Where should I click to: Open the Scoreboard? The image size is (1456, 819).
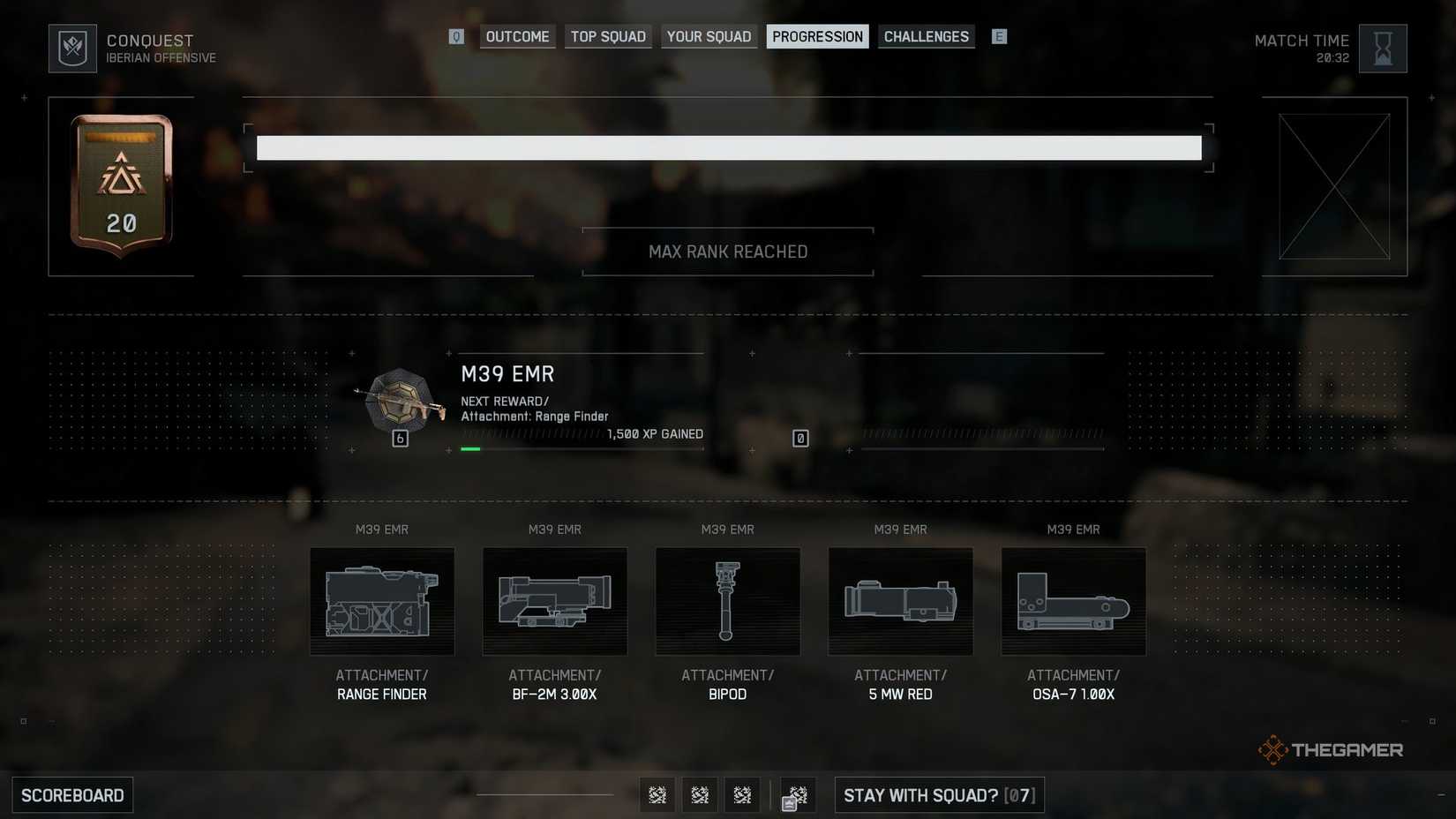pyautogui.click(x=72, y=794)
